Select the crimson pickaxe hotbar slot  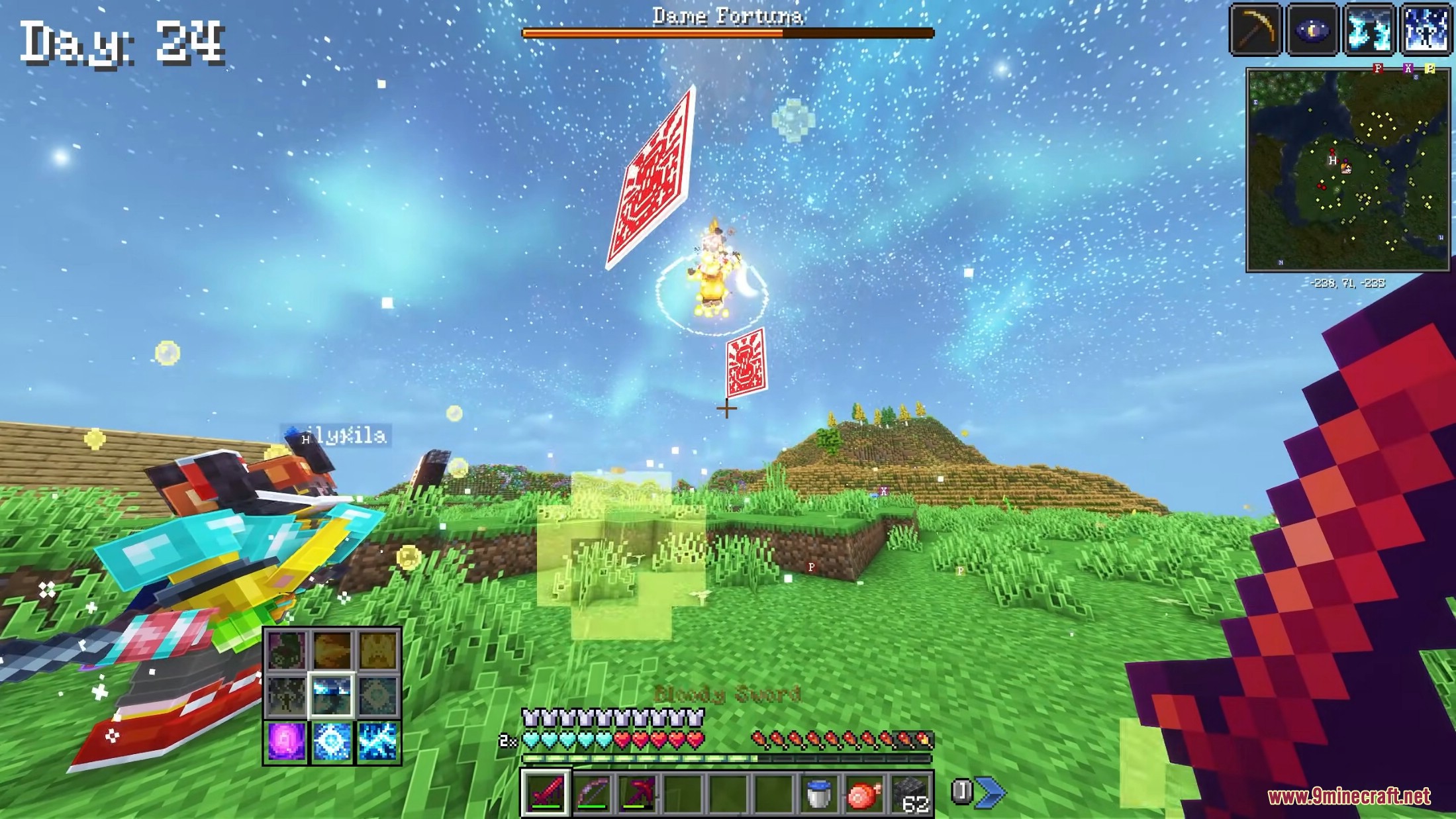(638, 793)
